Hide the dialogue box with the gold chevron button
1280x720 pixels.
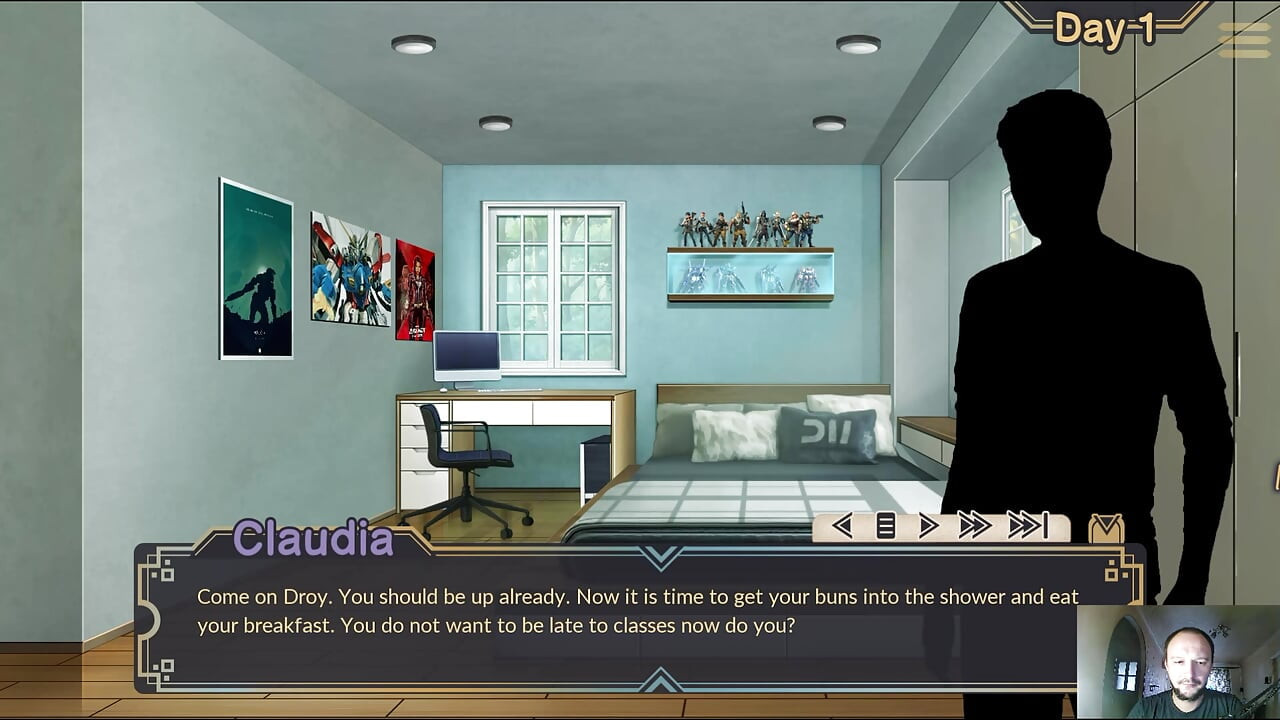pos(1106,528)
